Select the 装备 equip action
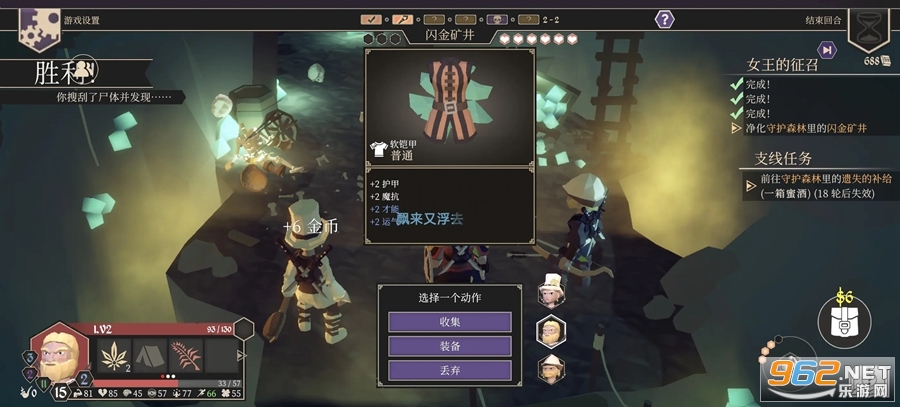 tap(450, 346)
